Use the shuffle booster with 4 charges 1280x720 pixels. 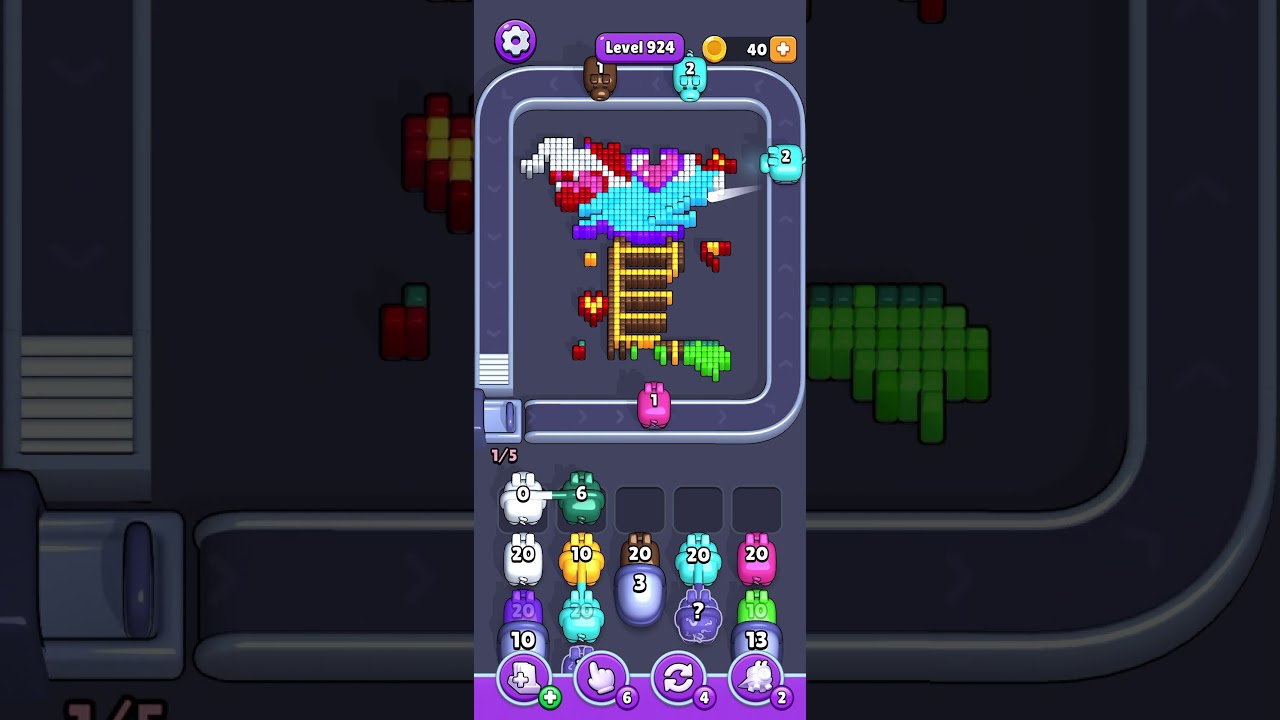click(679, 678)
